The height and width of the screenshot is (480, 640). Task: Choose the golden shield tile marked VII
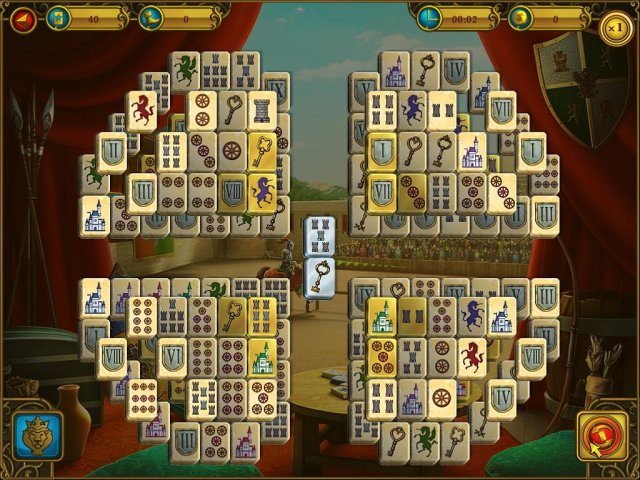tap(383, 190)
